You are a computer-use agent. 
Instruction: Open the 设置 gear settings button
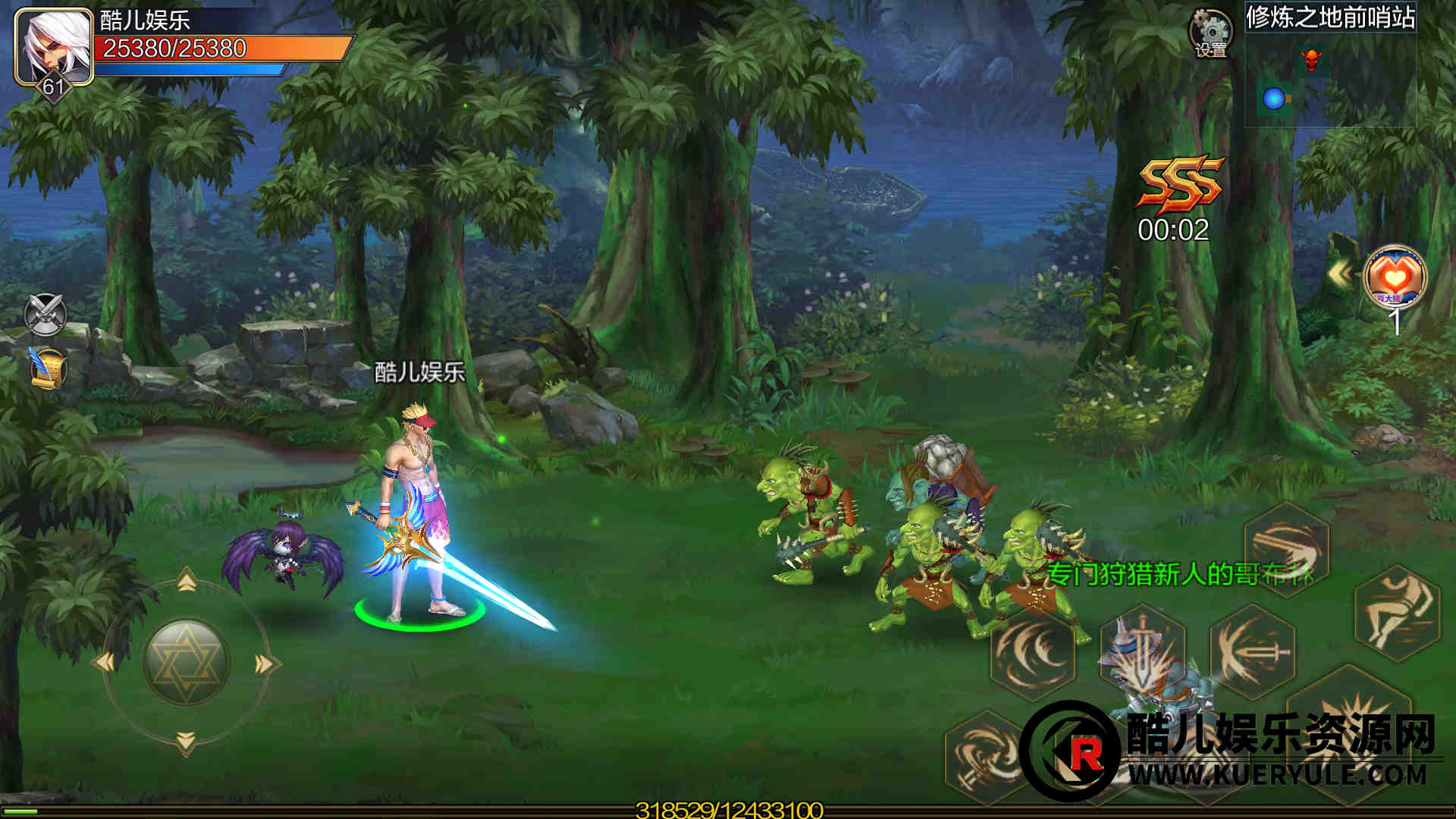(x=1210, y=33)
